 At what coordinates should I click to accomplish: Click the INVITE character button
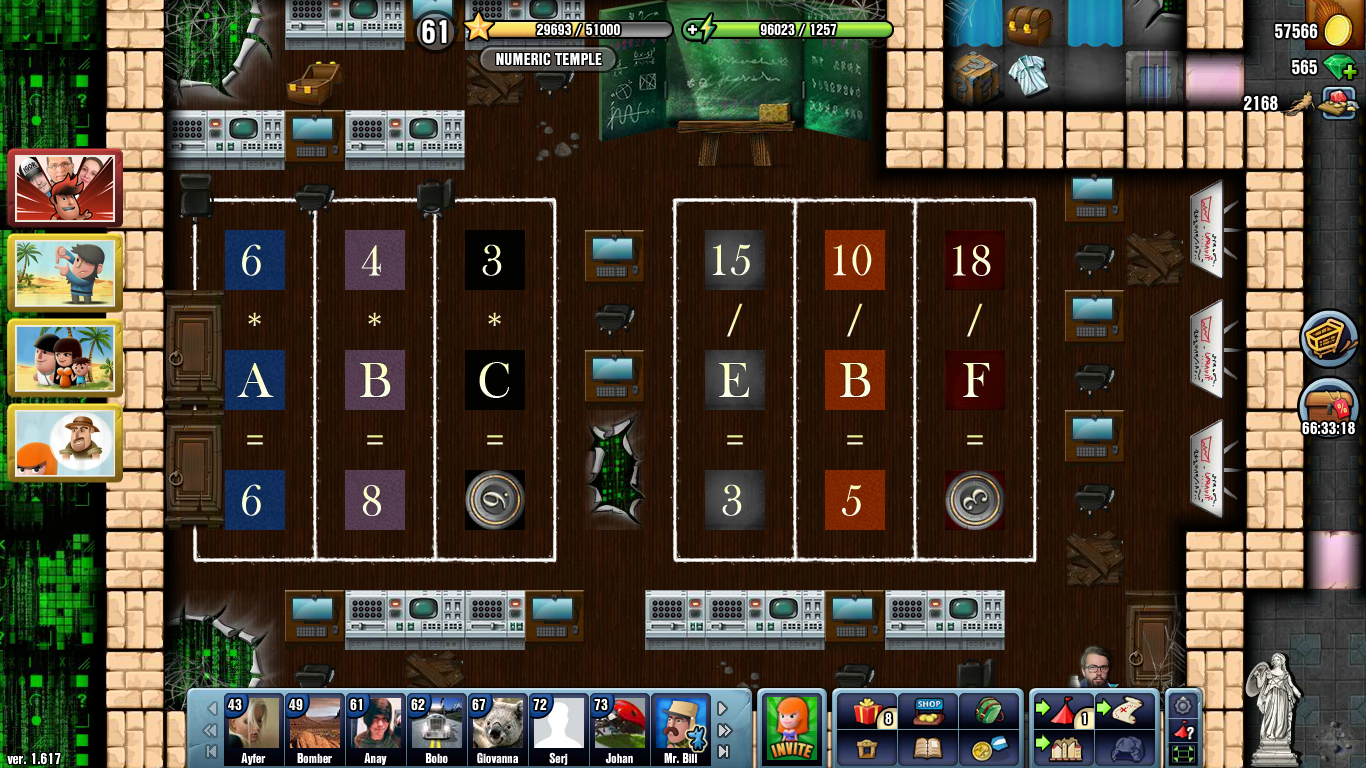pyautogui.click(x=791, y=729)
